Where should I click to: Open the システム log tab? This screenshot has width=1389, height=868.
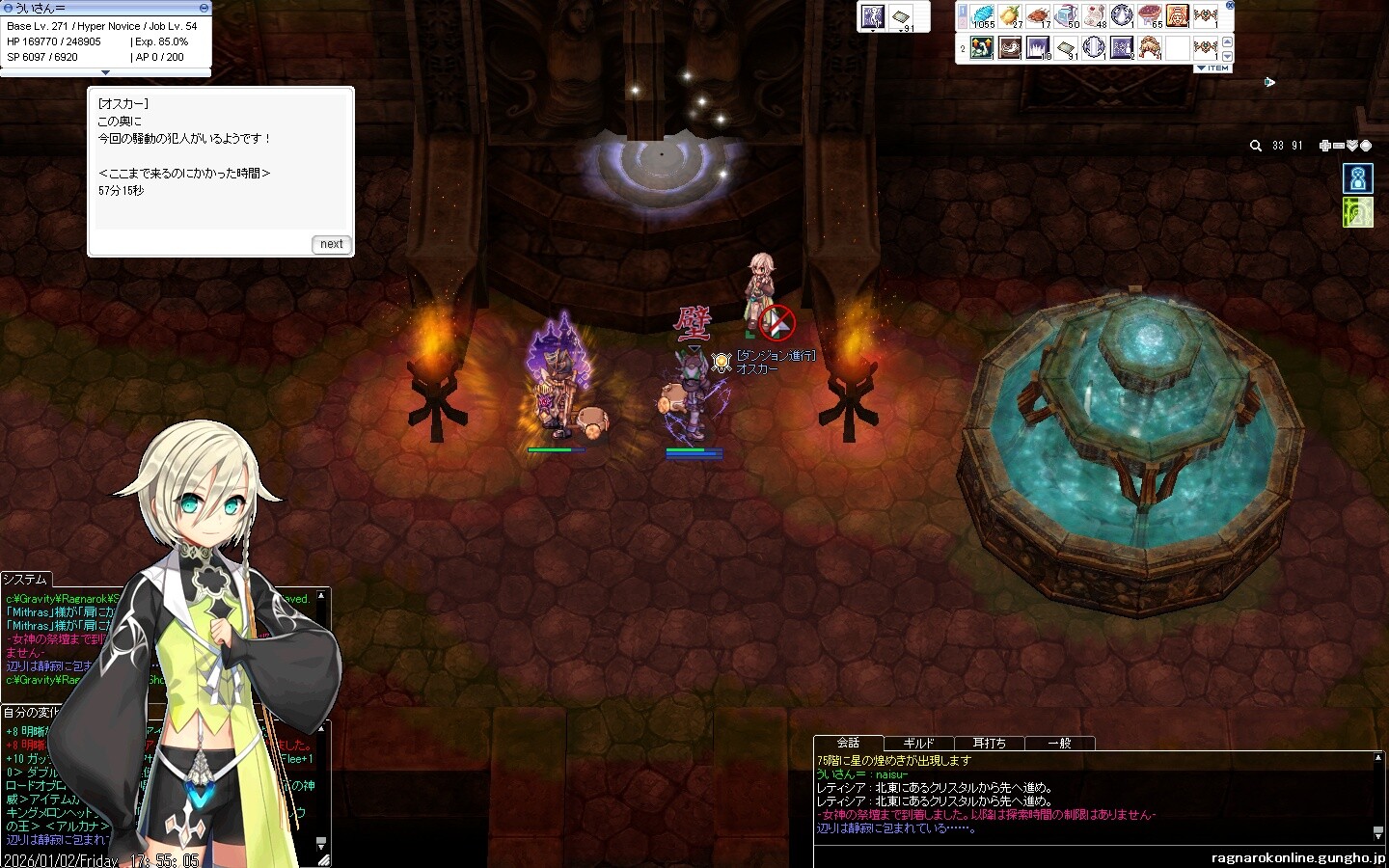(25, 580)
